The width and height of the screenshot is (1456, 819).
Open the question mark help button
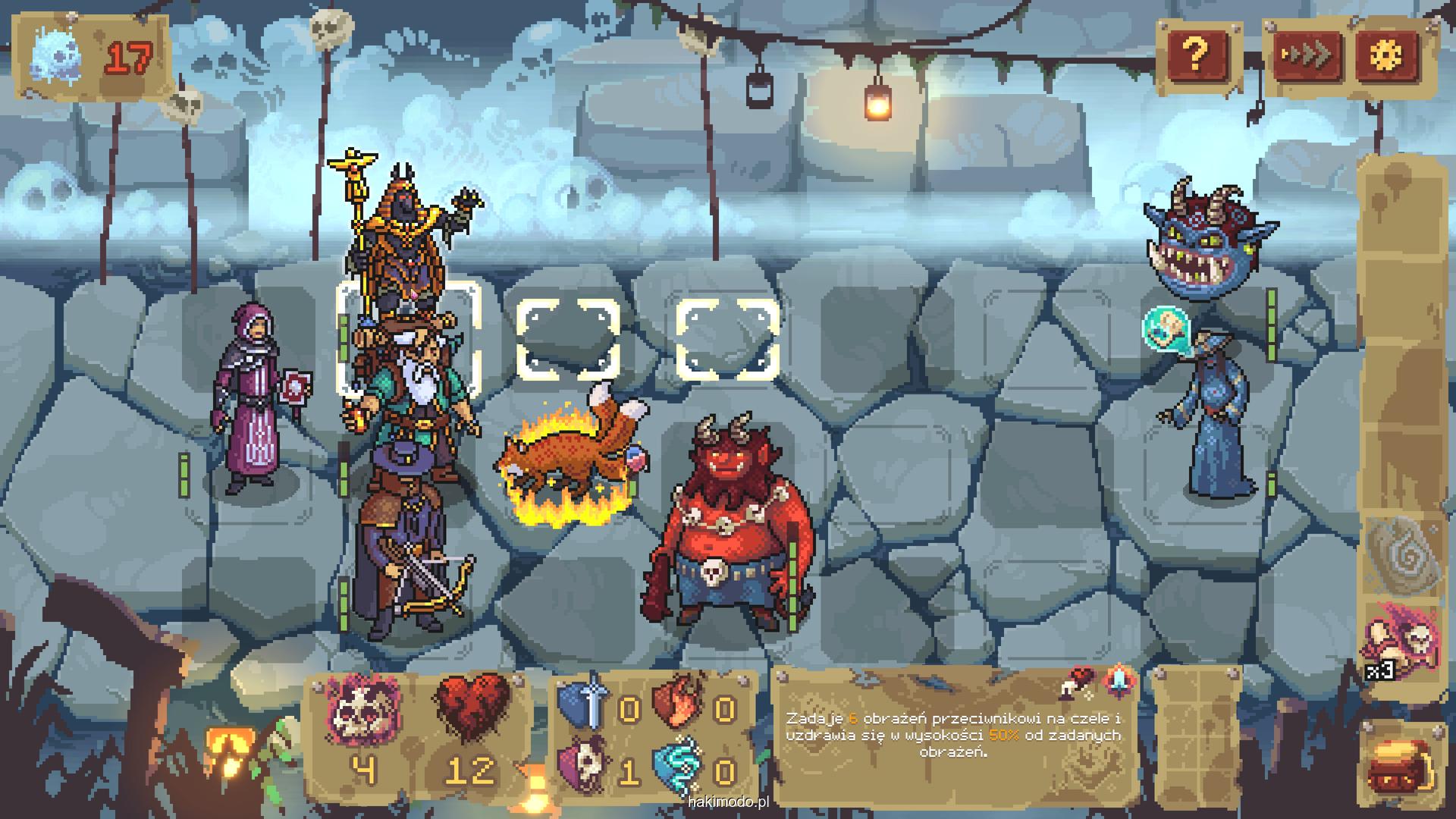pyautogui.click(x=1196, y=54)
